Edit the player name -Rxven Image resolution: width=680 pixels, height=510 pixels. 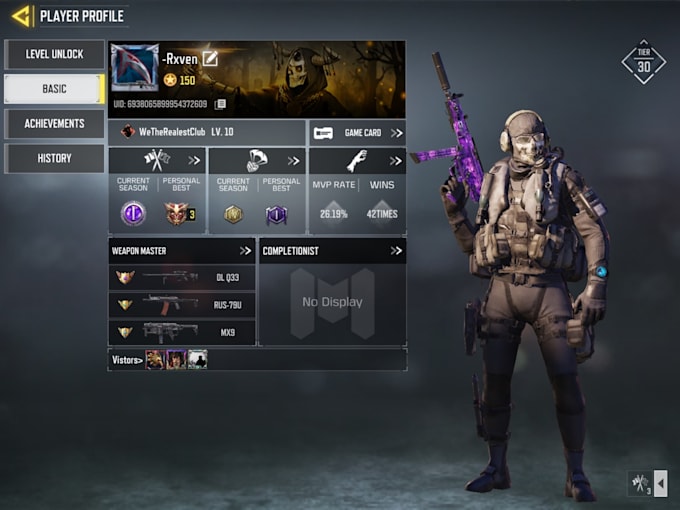(210, 59)
